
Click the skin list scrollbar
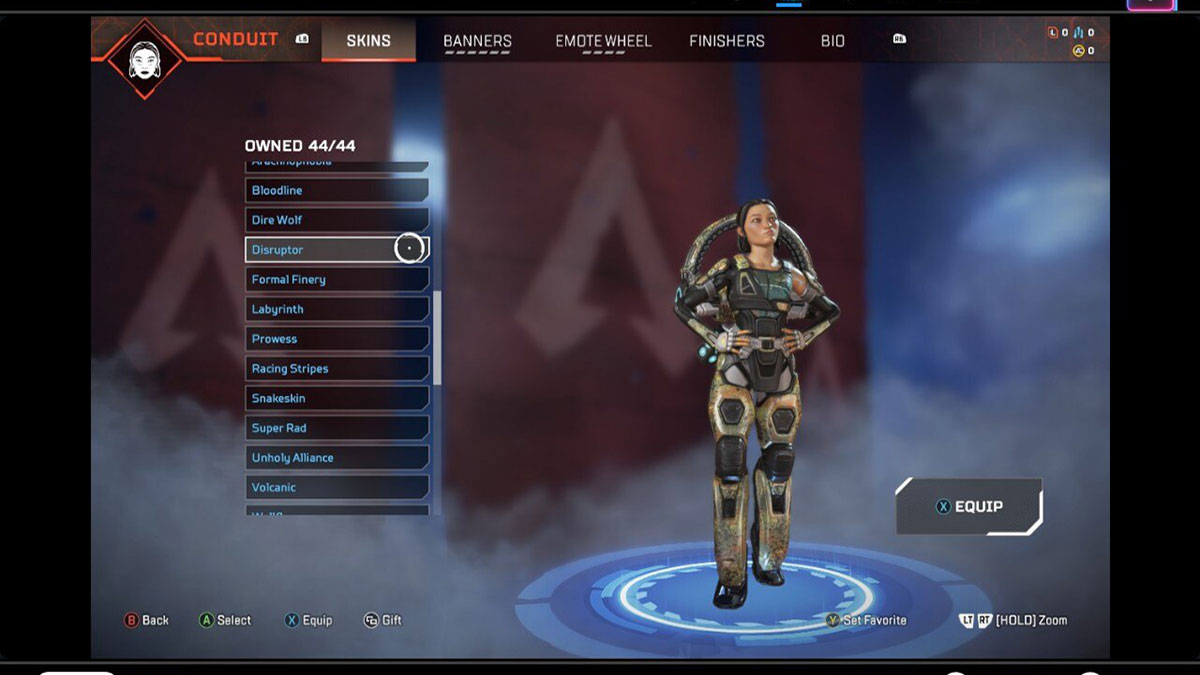(437, 338)
